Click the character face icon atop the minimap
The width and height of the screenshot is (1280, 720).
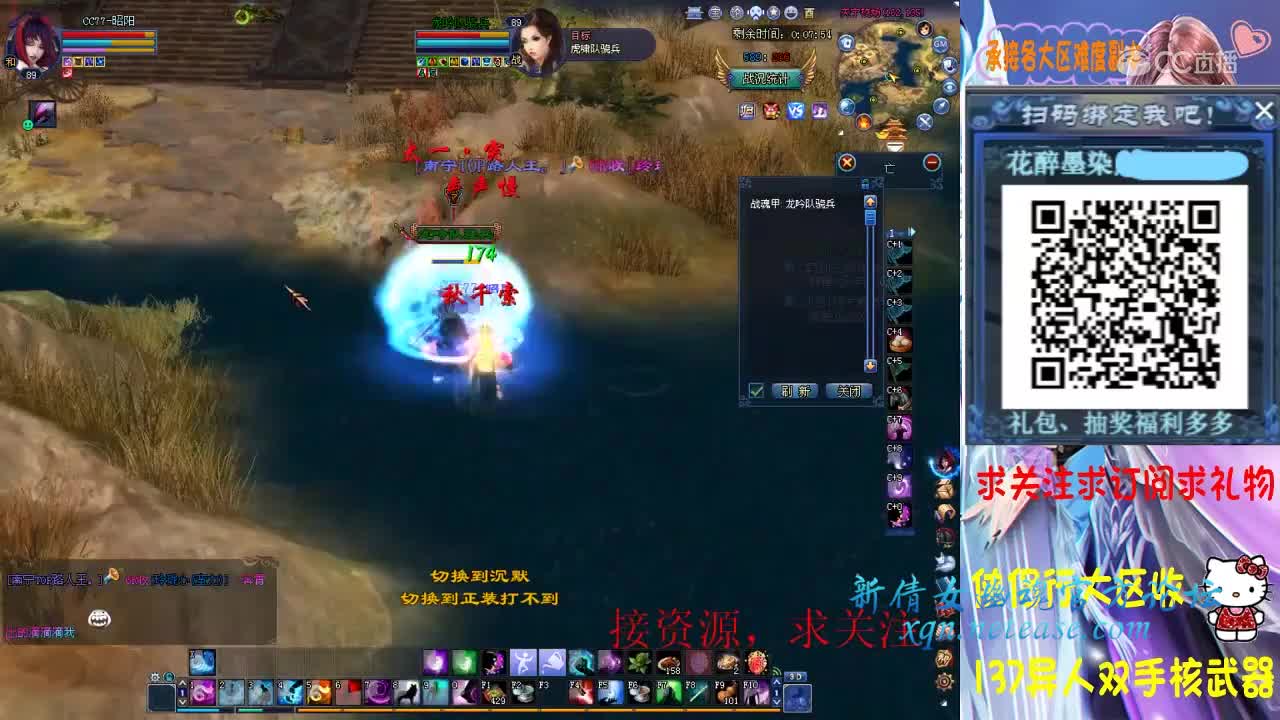coord(925,29)
